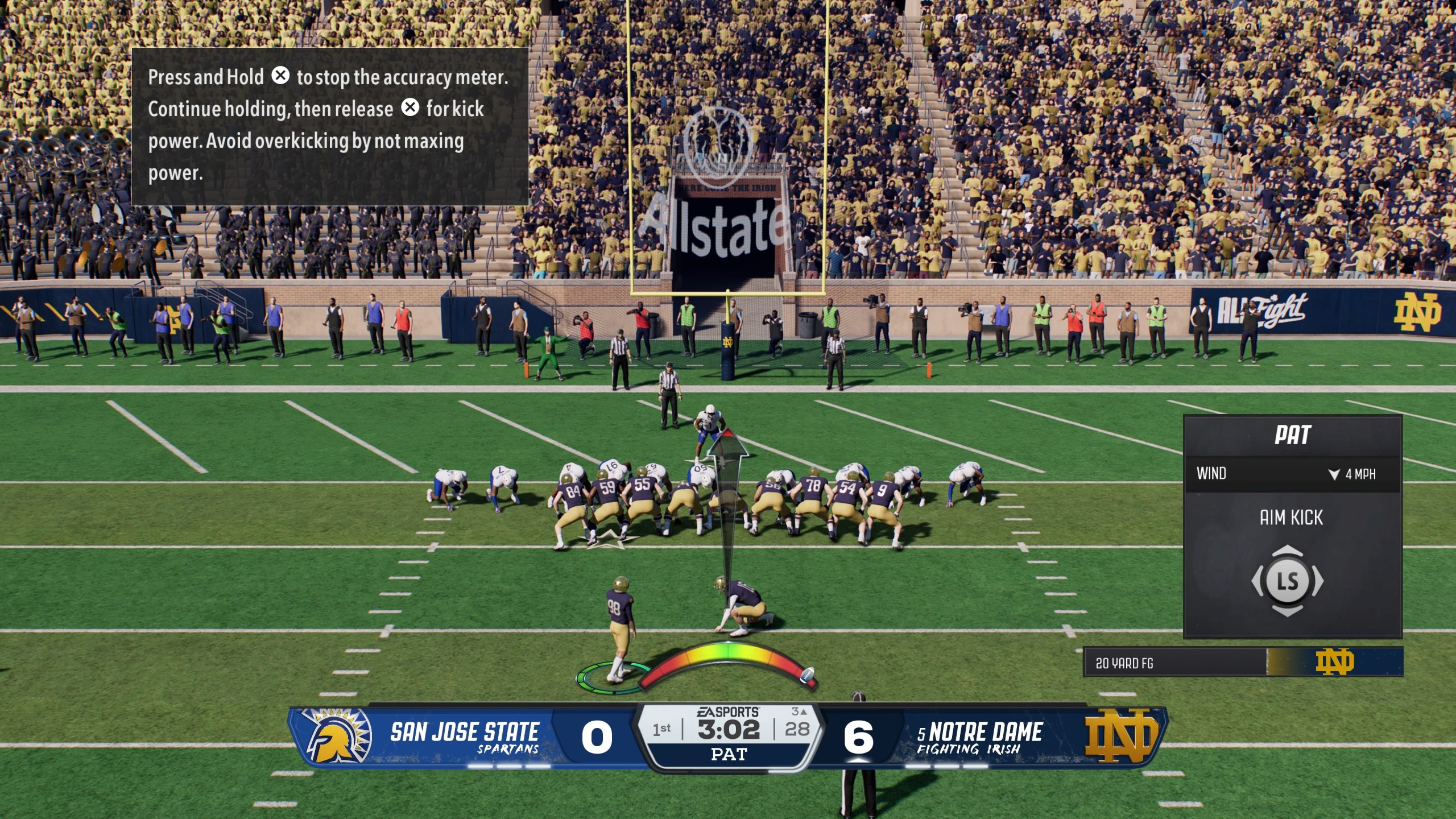Click the Notre Dame logo on the scoreboard
This screenshot has width=1456, height=819.
point(1121,735)
